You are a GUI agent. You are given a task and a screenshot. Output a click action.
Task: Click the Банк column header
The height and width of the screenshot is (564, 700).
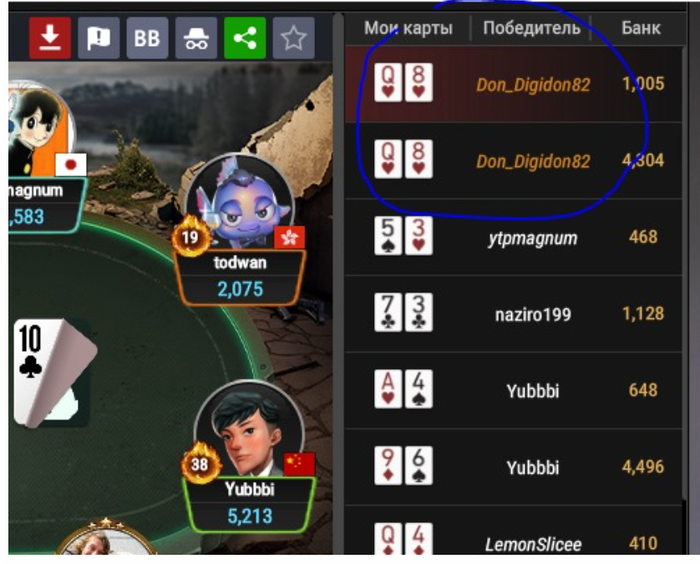[640, 28]
